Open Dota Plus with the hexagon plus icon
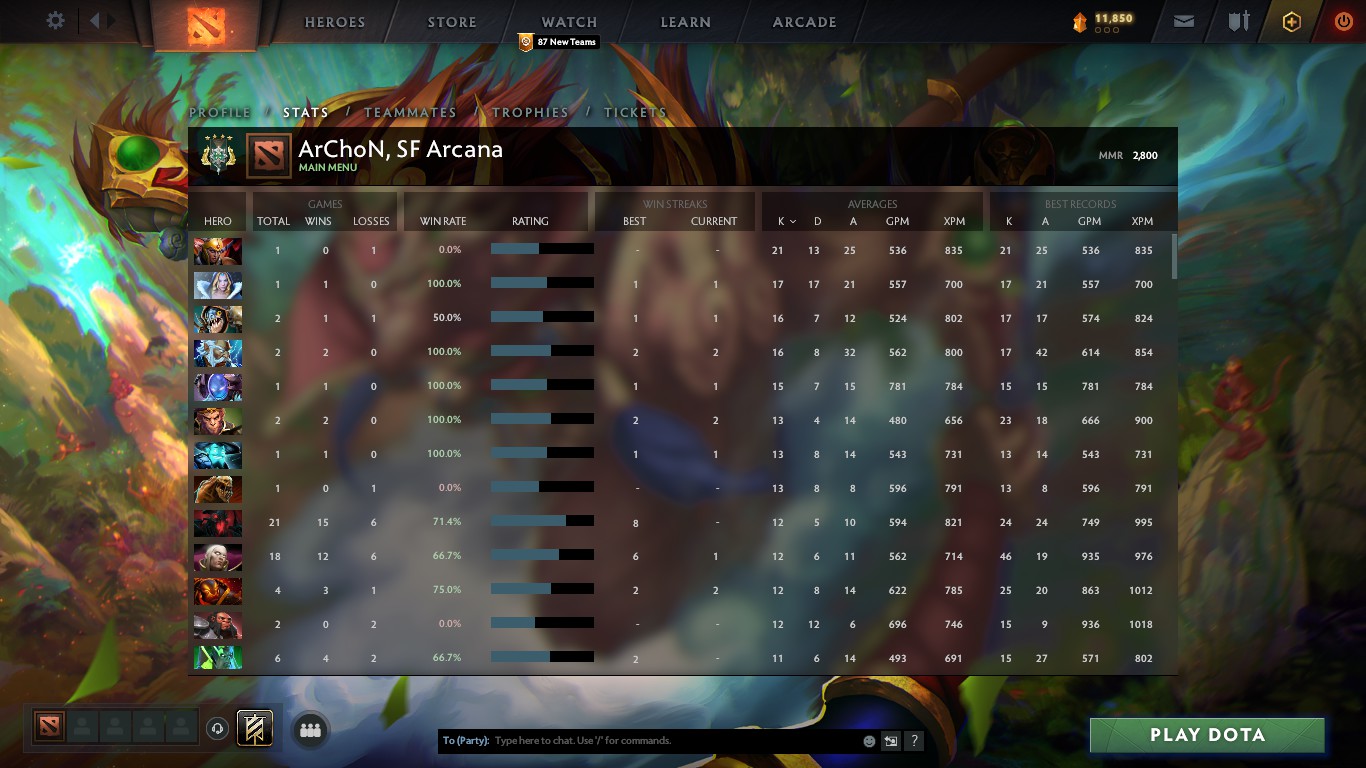The height and width of the screenshot is (768, 1366). click(x=1289, y=20)
